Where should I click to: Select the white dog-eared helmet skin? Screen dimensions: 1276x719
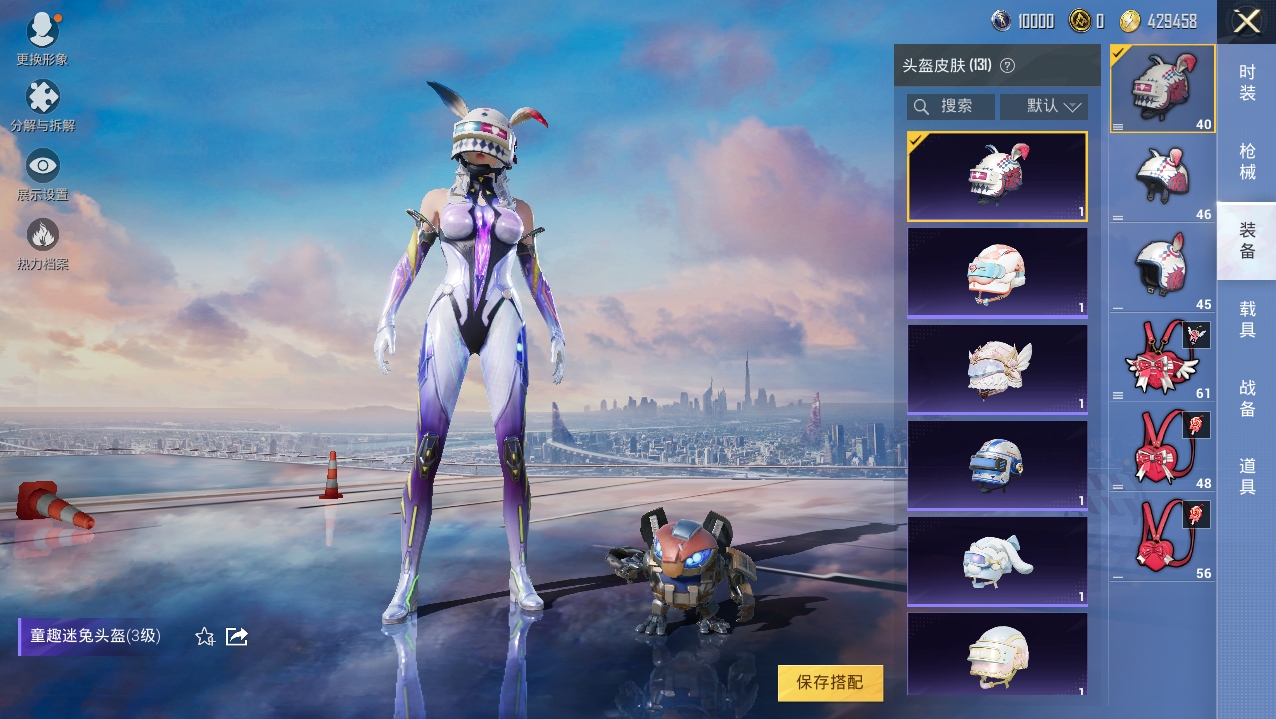[996, 561]
